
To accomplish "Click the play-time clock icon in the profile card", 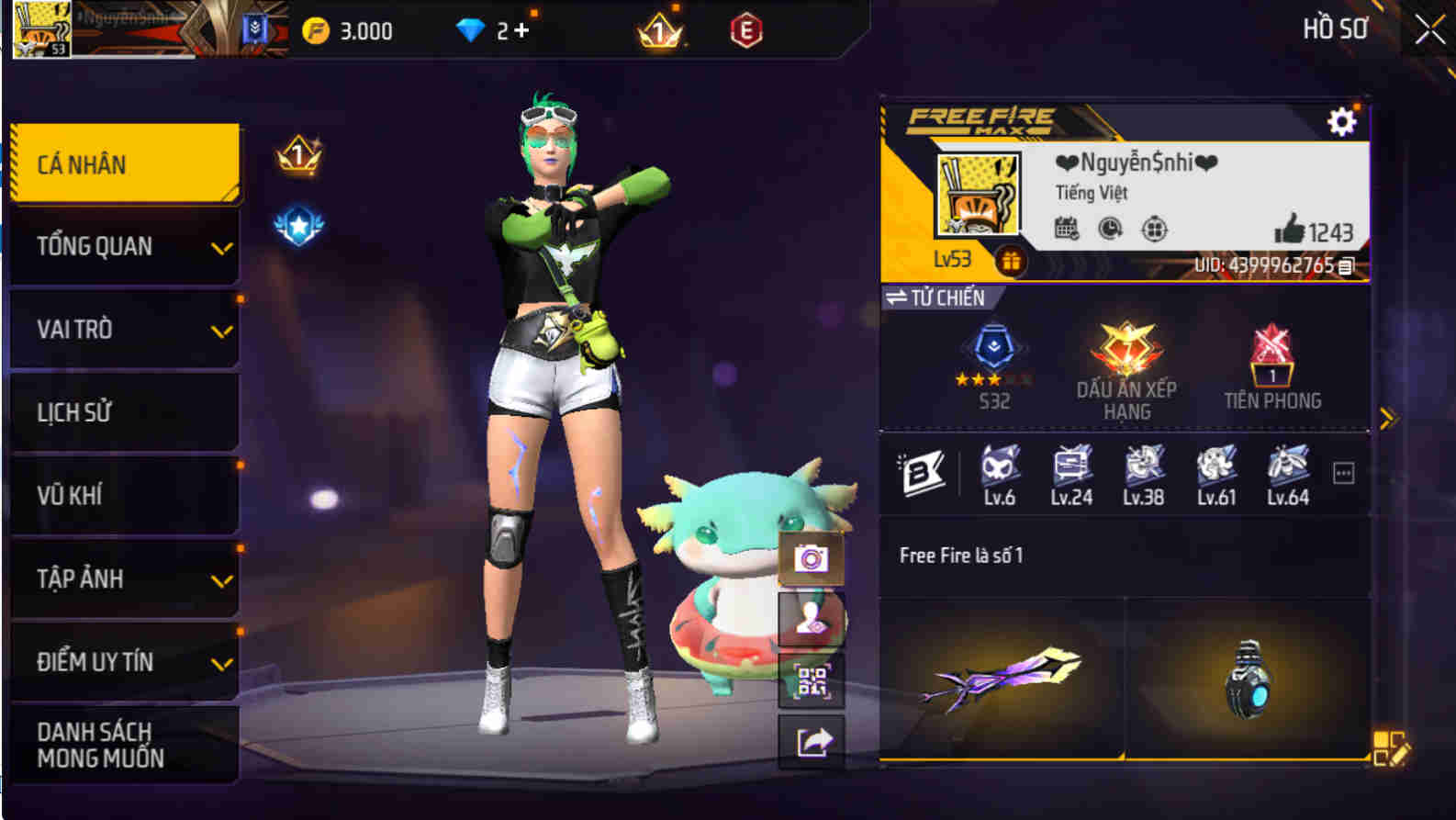I will point(1110,228).
